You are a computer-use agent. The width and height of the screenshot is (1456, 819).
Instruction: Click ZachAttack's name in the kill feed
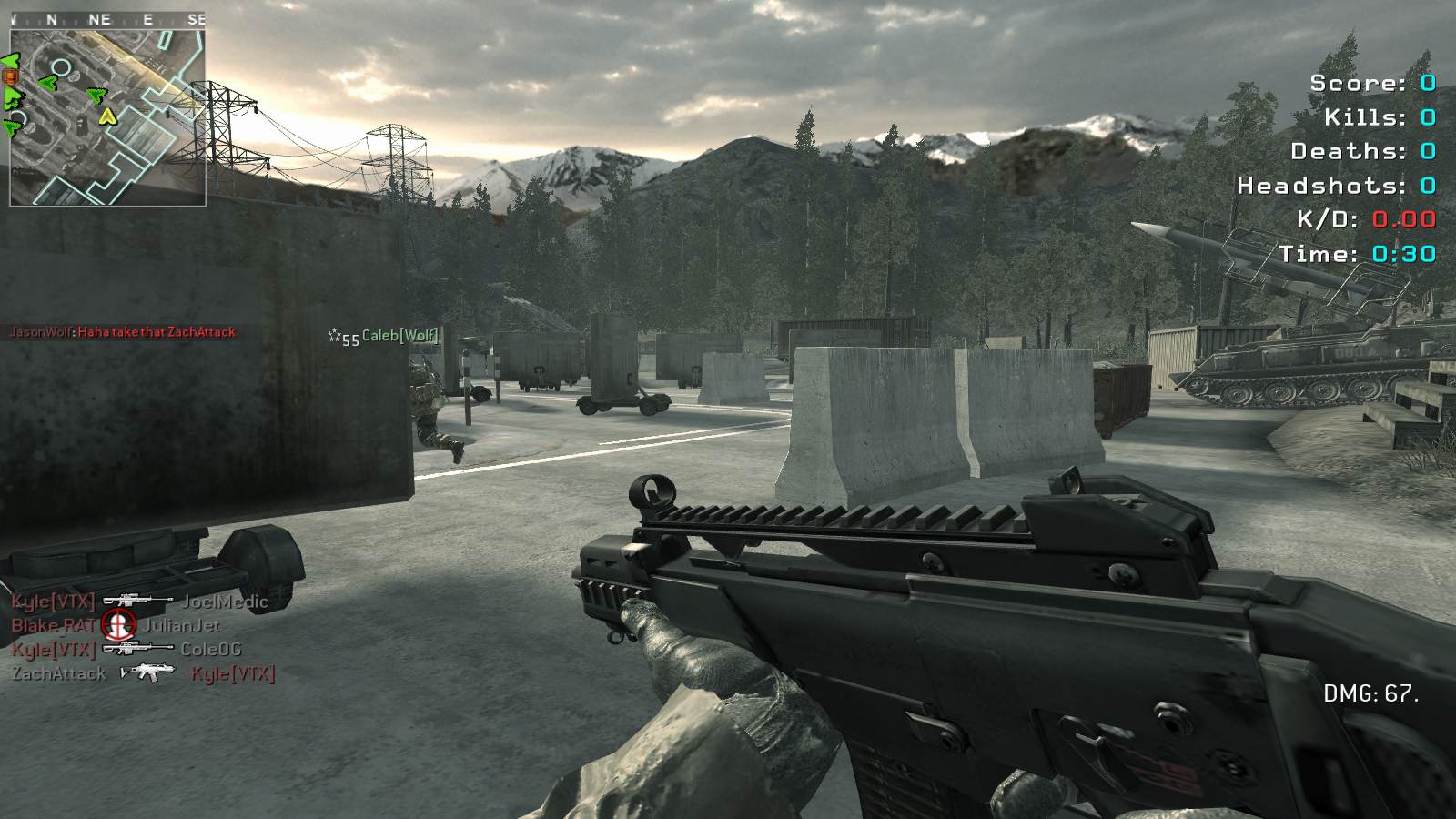(59, 673)
